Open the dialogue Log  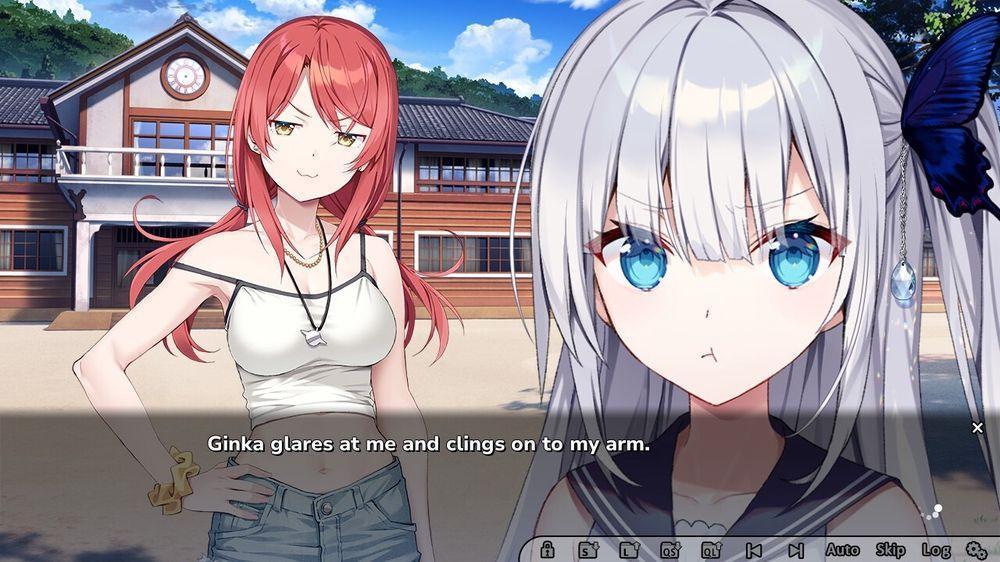935,549
